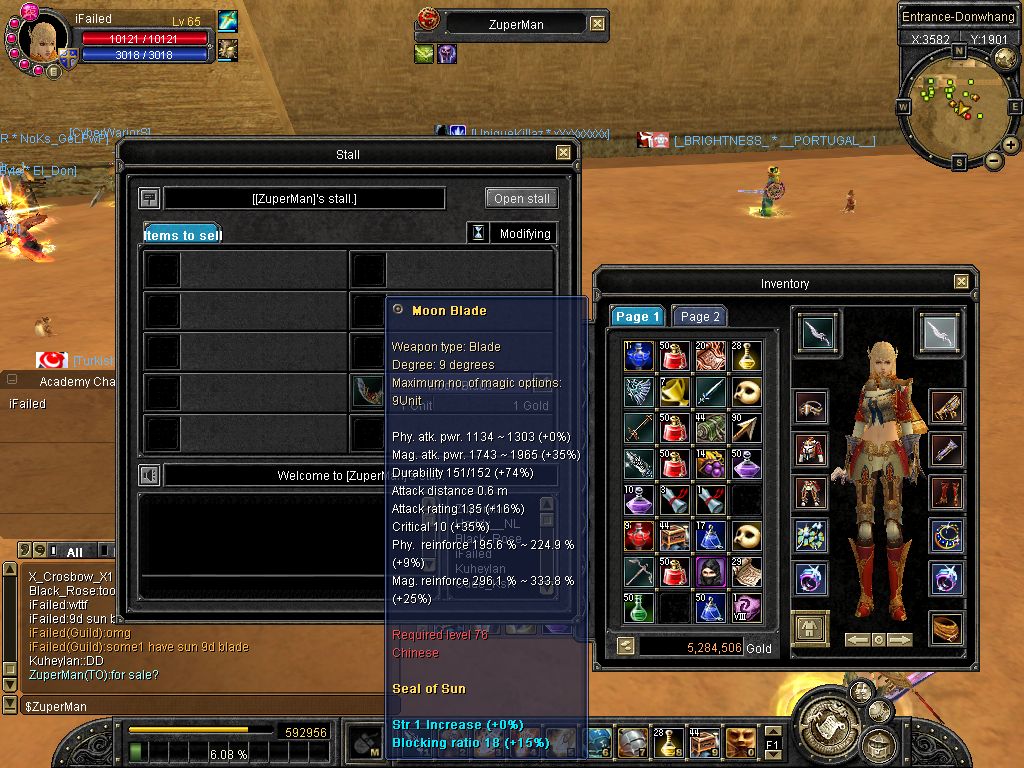Close the ZuperMan target frame
The height and width of the screenshot is (768, 1024).
click(597, 23)
